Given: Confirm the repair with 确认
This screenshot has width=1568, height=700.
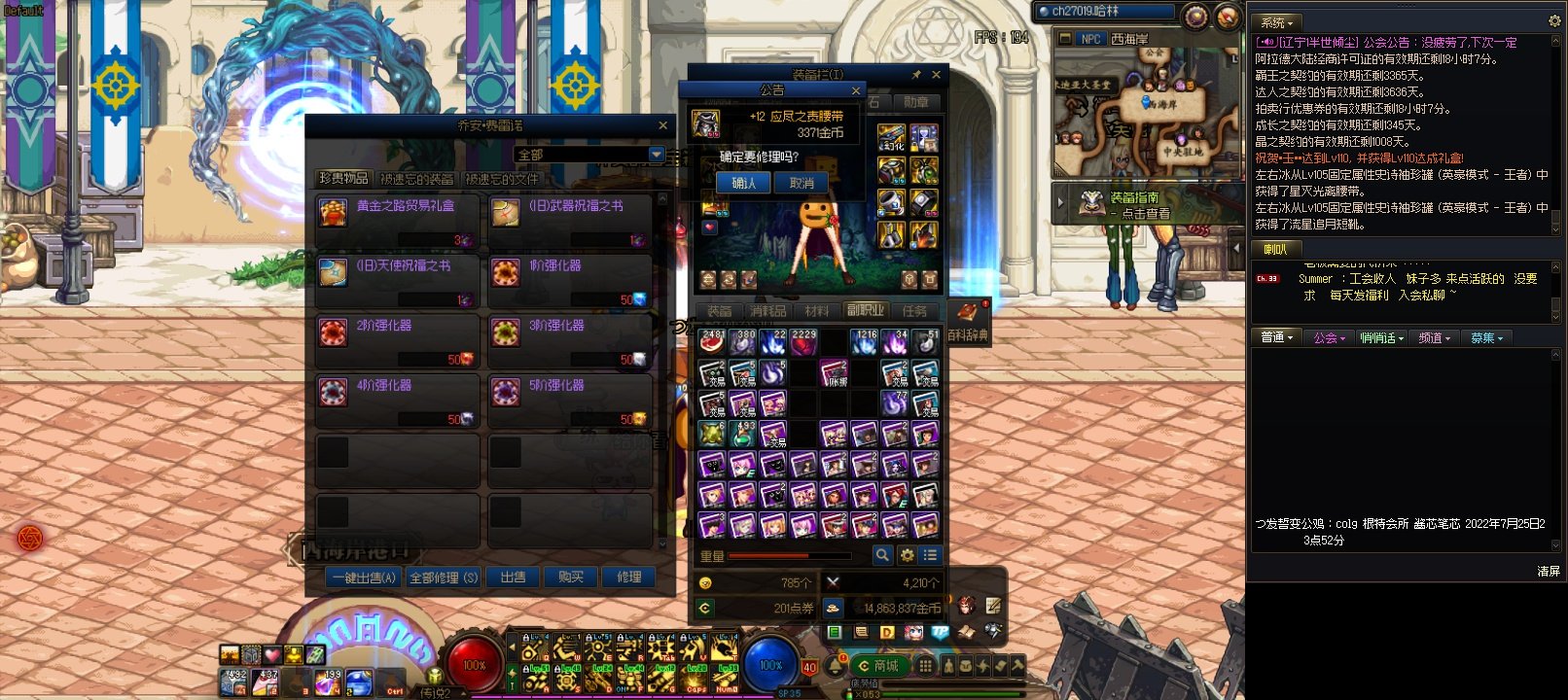Looking at the screenshot, I should click(x=743, y=183).
